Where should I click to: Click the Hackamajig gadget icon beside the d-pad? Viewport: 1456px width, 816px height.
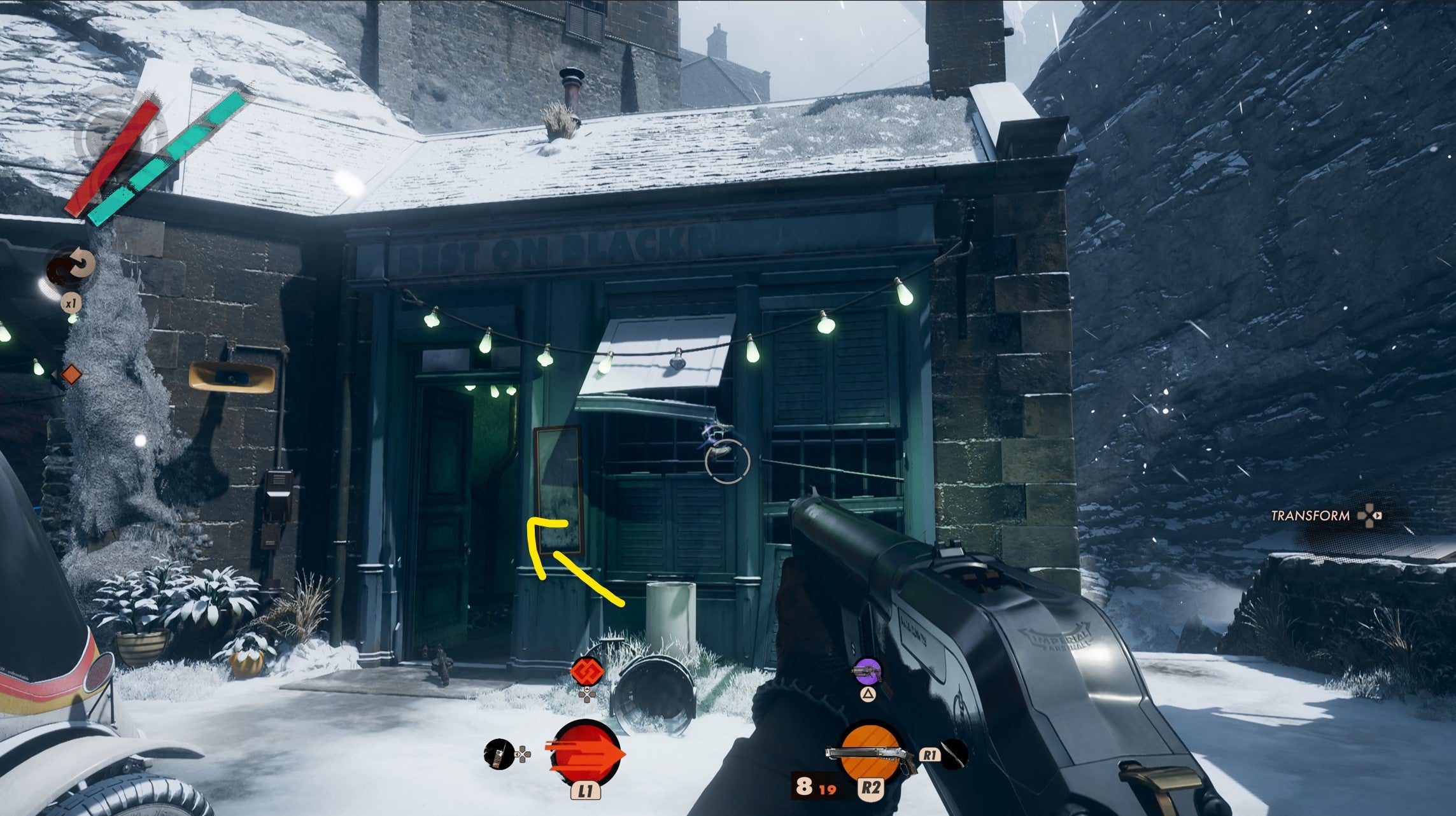[x=500, y=754]
